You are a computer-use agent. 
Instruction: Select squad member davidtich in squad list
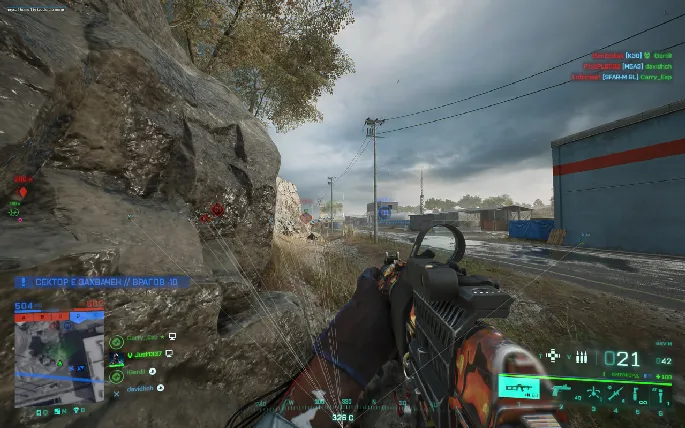tap(140, 387)
